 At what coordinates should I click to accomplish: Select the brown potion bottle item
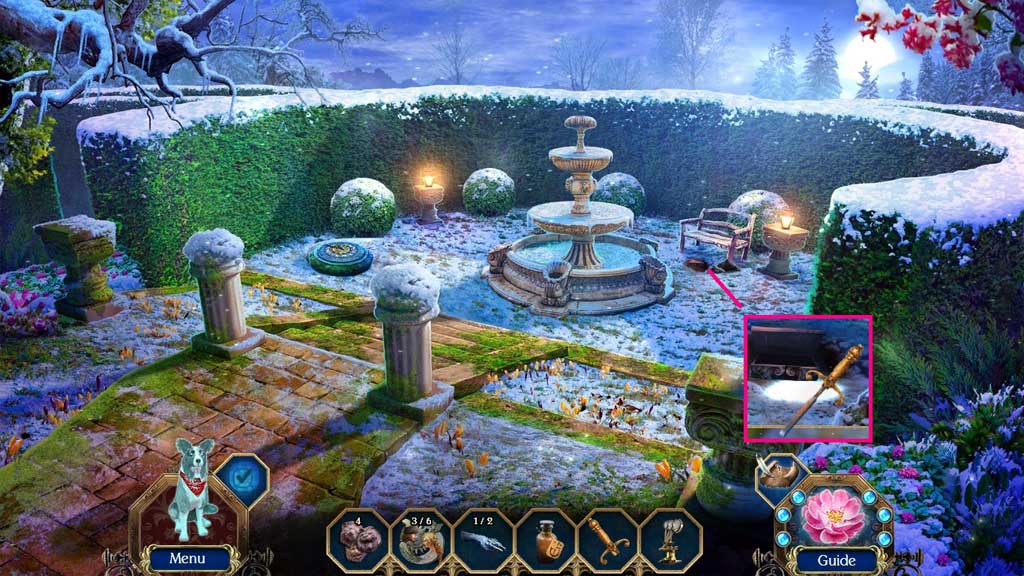click(x=546, y=539)
